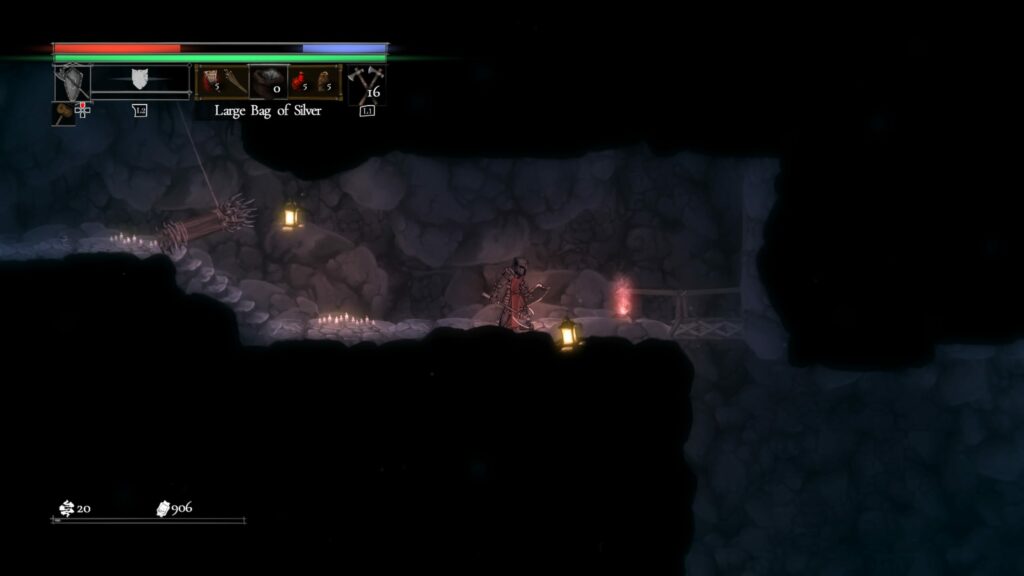
Task: Select the sword and shield loadout slot
Action: tap(72, 83)
